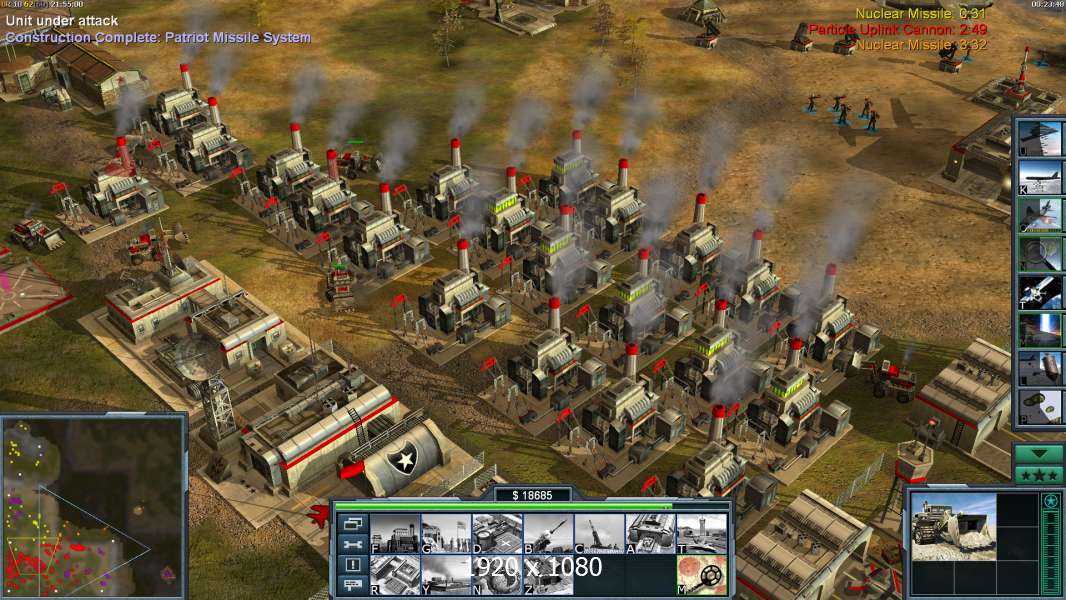Choose the Patriot Missile System build option
The width and height of the screenshot is (1066, 600).
click(x=548, y=534)
